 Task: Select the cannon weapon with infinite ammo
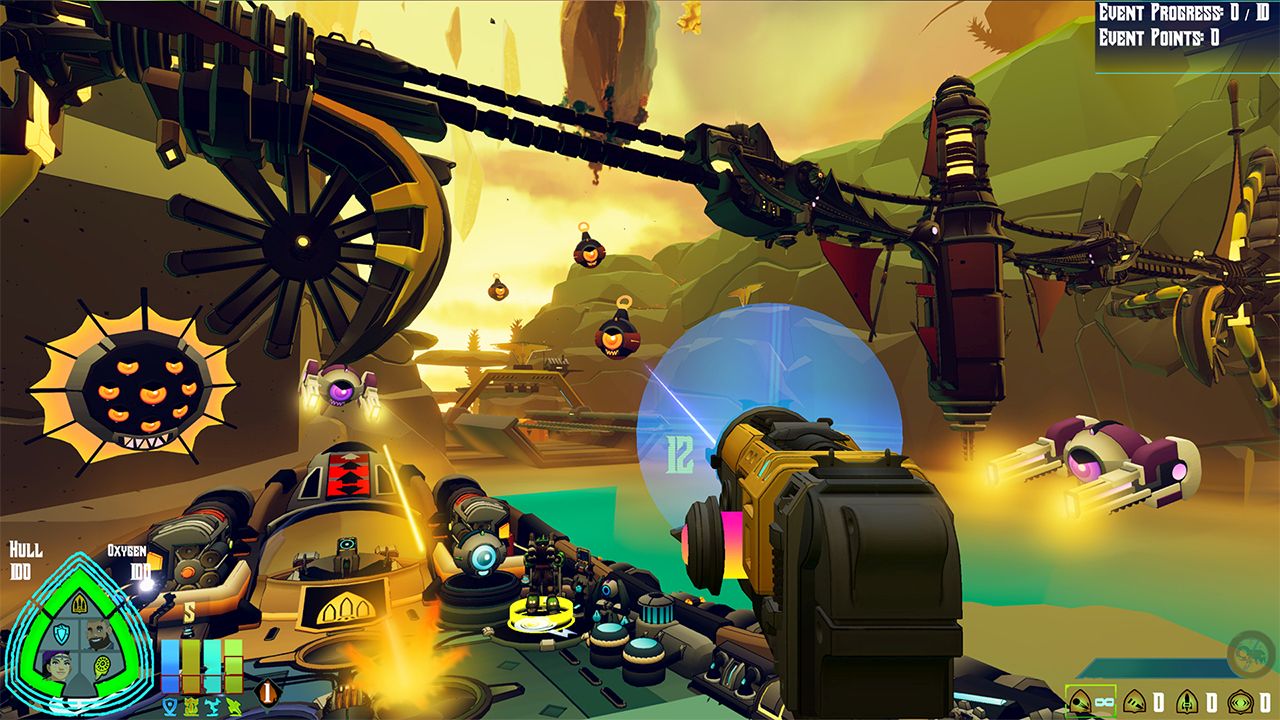tap(1081, 701)
